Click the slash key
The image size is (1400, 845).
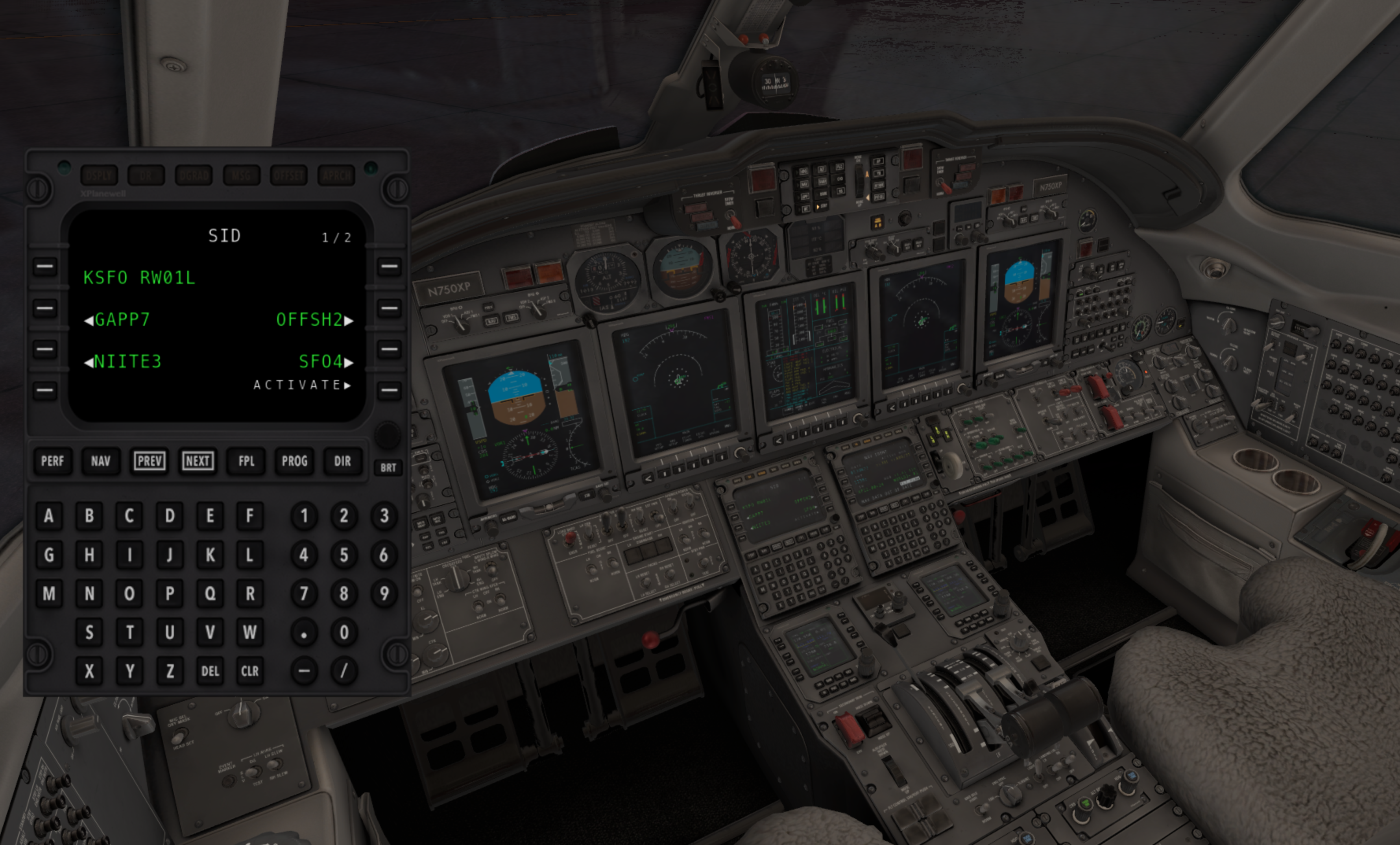(x=344, y=671)
